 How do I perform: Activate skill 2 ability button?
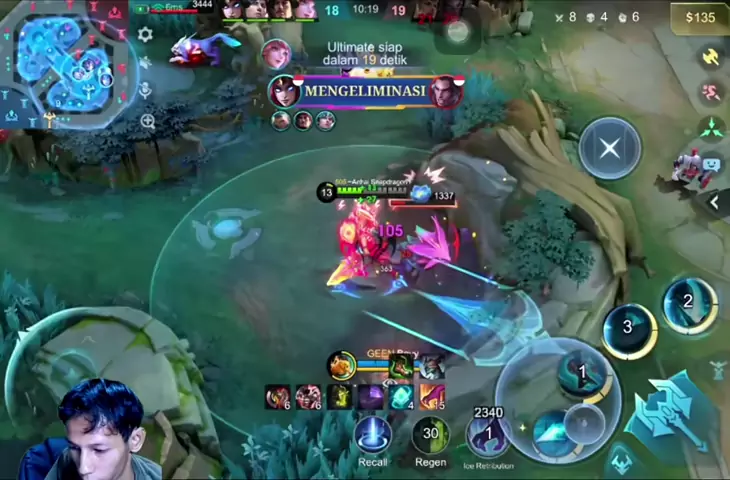point(688,304)
